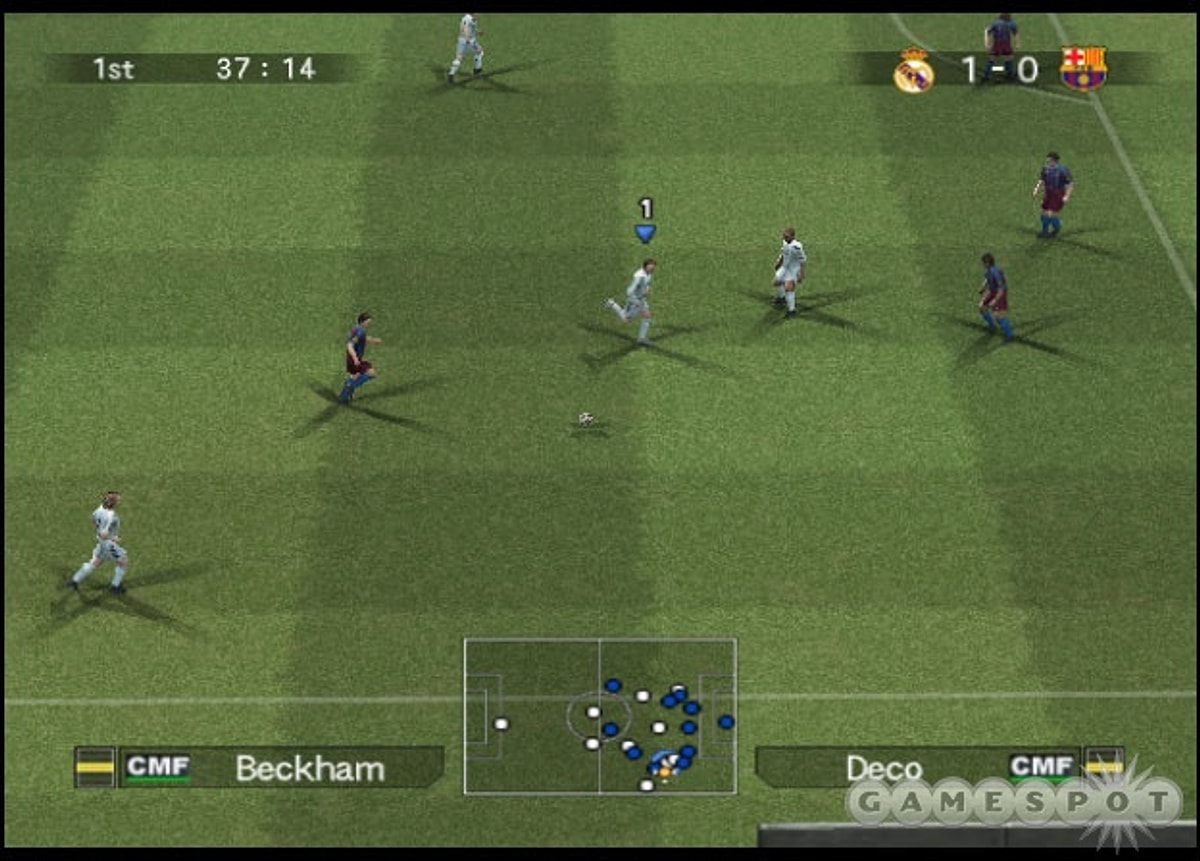Click the CMF badge beside Deco
Viewport: 1200px width, 861px height.
pos(1042,767)
